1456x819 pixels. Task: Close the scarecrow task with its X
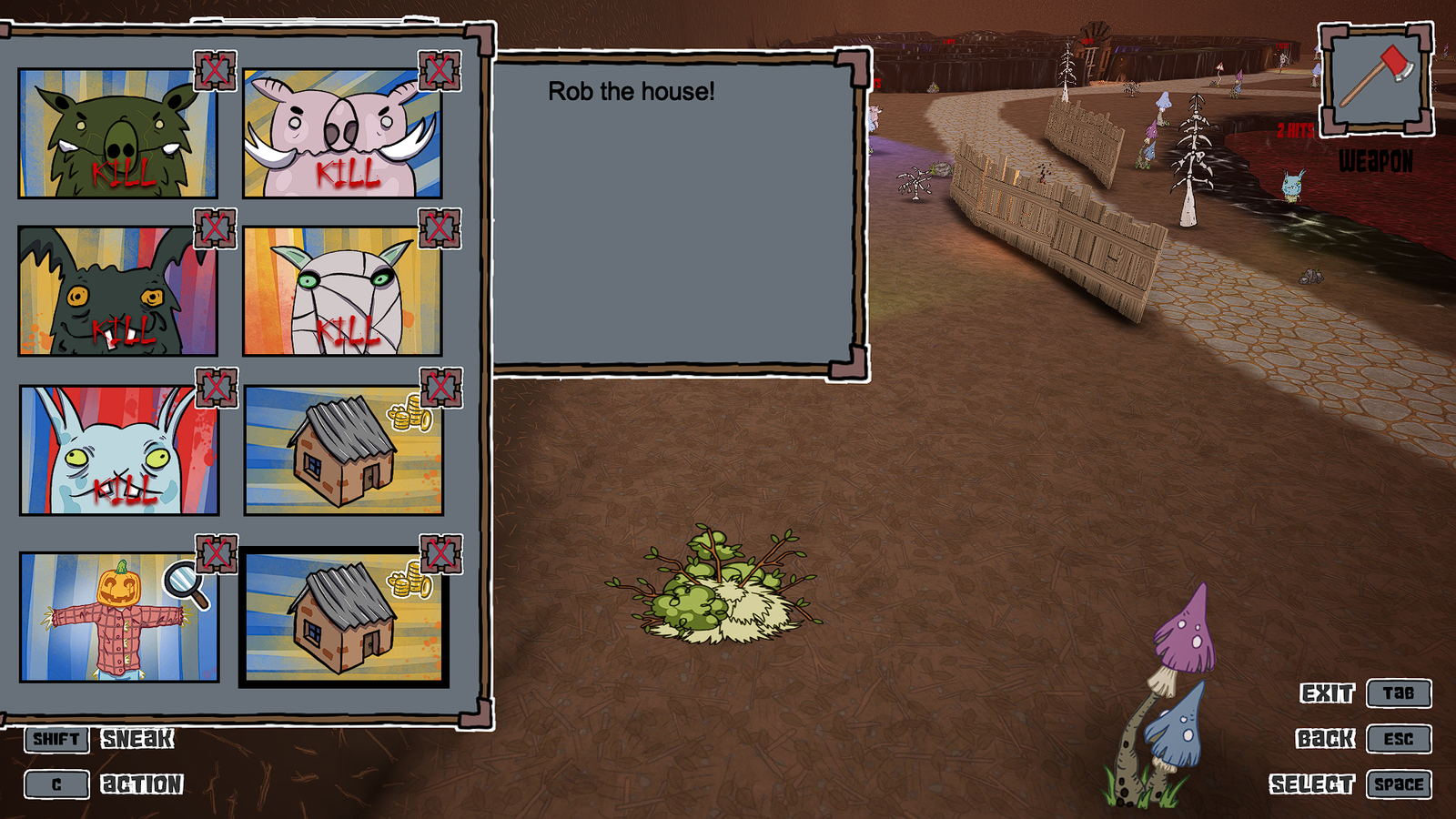click(x=217, y=553)
